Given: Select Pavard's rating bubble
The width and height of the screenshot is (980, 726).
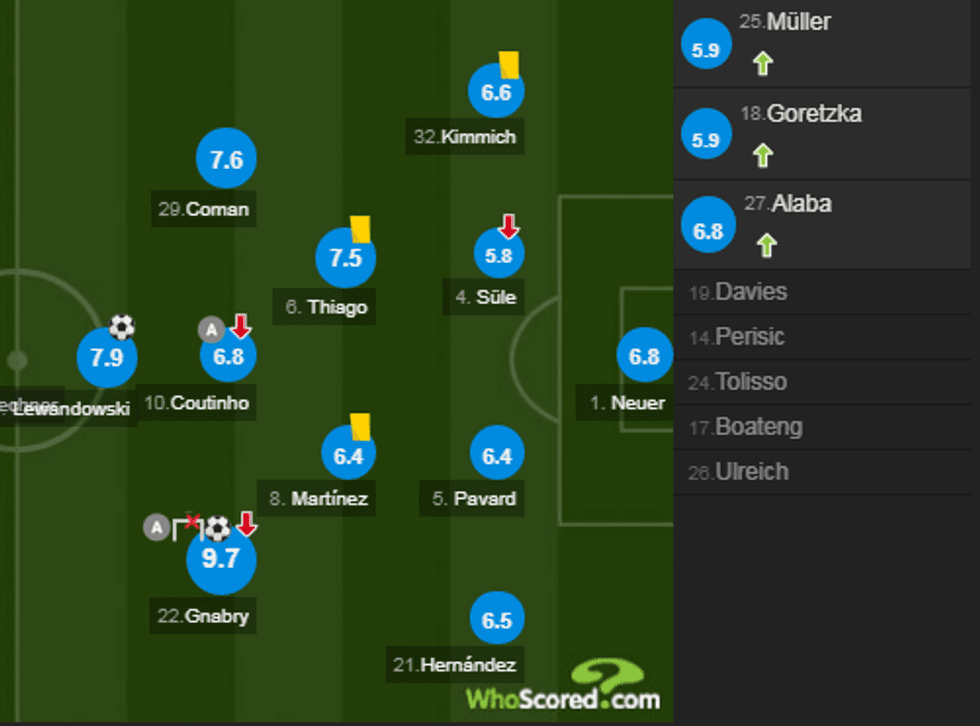Looking at the screenshot, I should [x=497, y=455].
